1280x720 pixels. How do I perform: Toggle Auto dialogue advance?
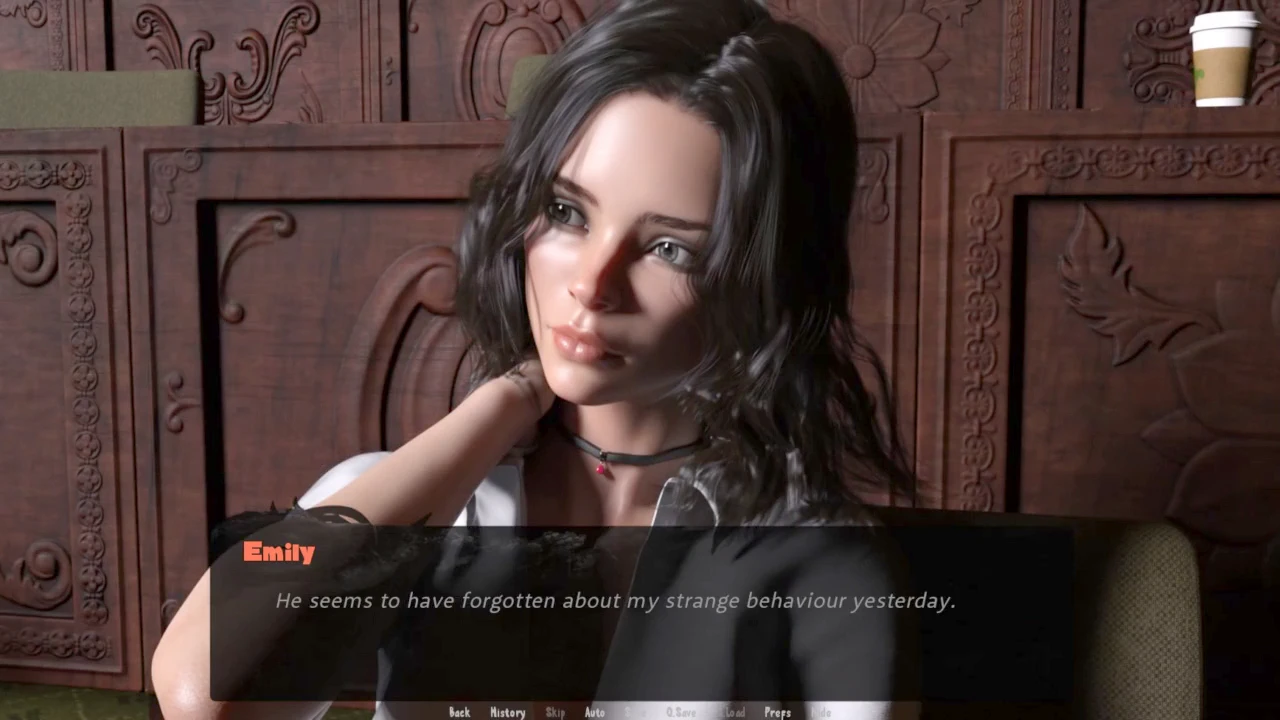pos(594,712)
